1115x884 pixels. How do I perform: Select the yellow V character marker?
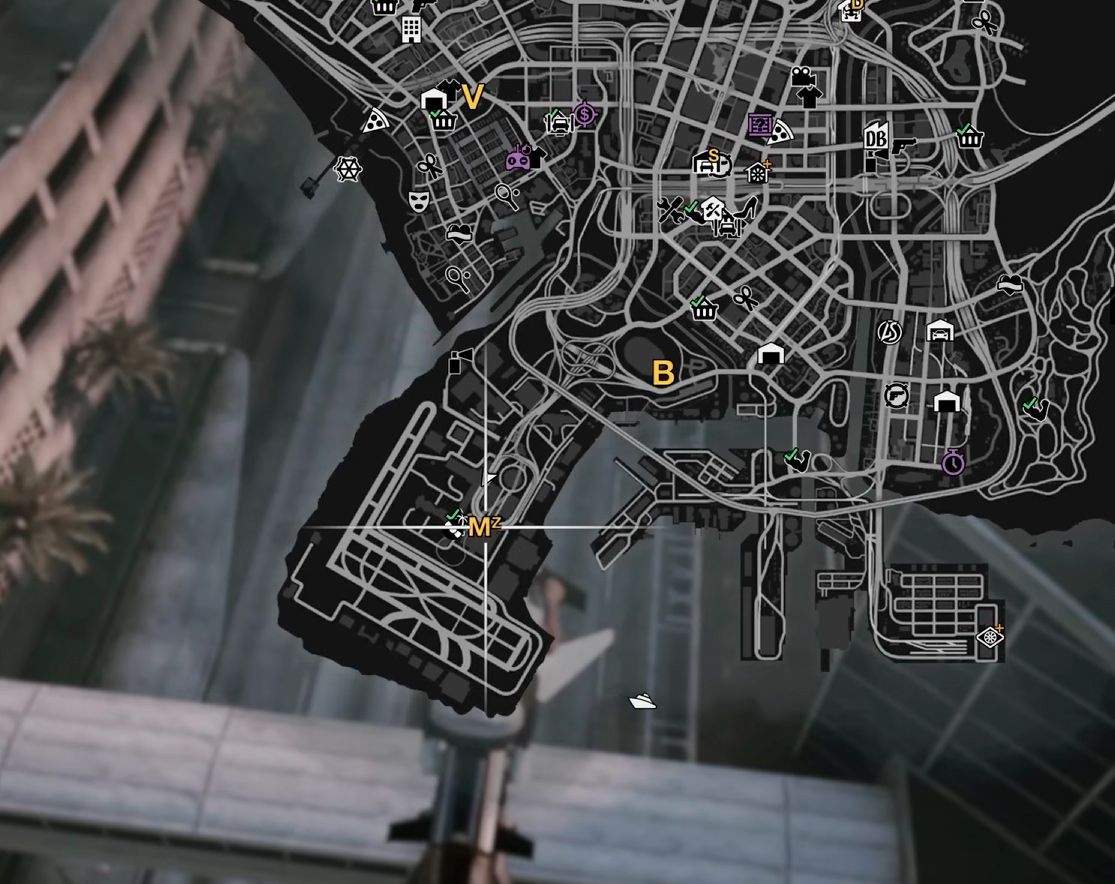click(x=472, y=97)
